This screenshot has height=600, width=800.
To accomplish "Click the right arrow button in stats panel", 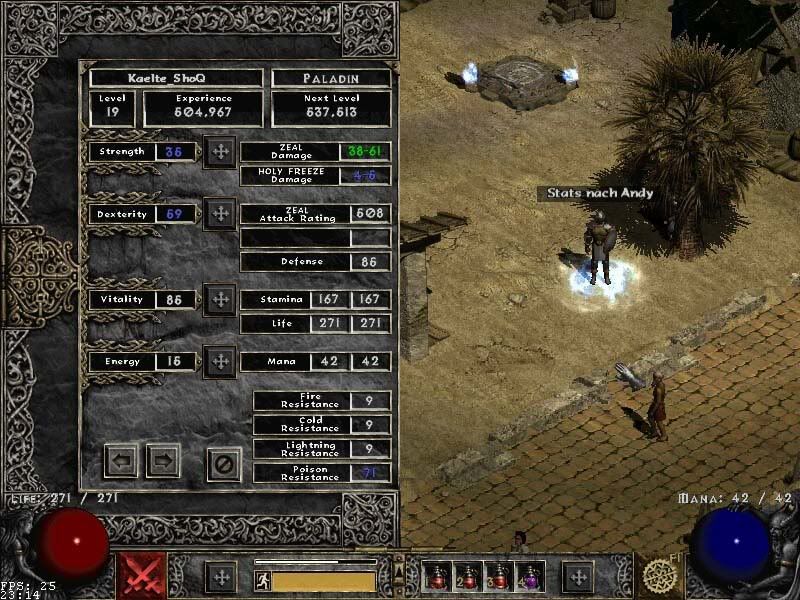I will pos(163,461).
